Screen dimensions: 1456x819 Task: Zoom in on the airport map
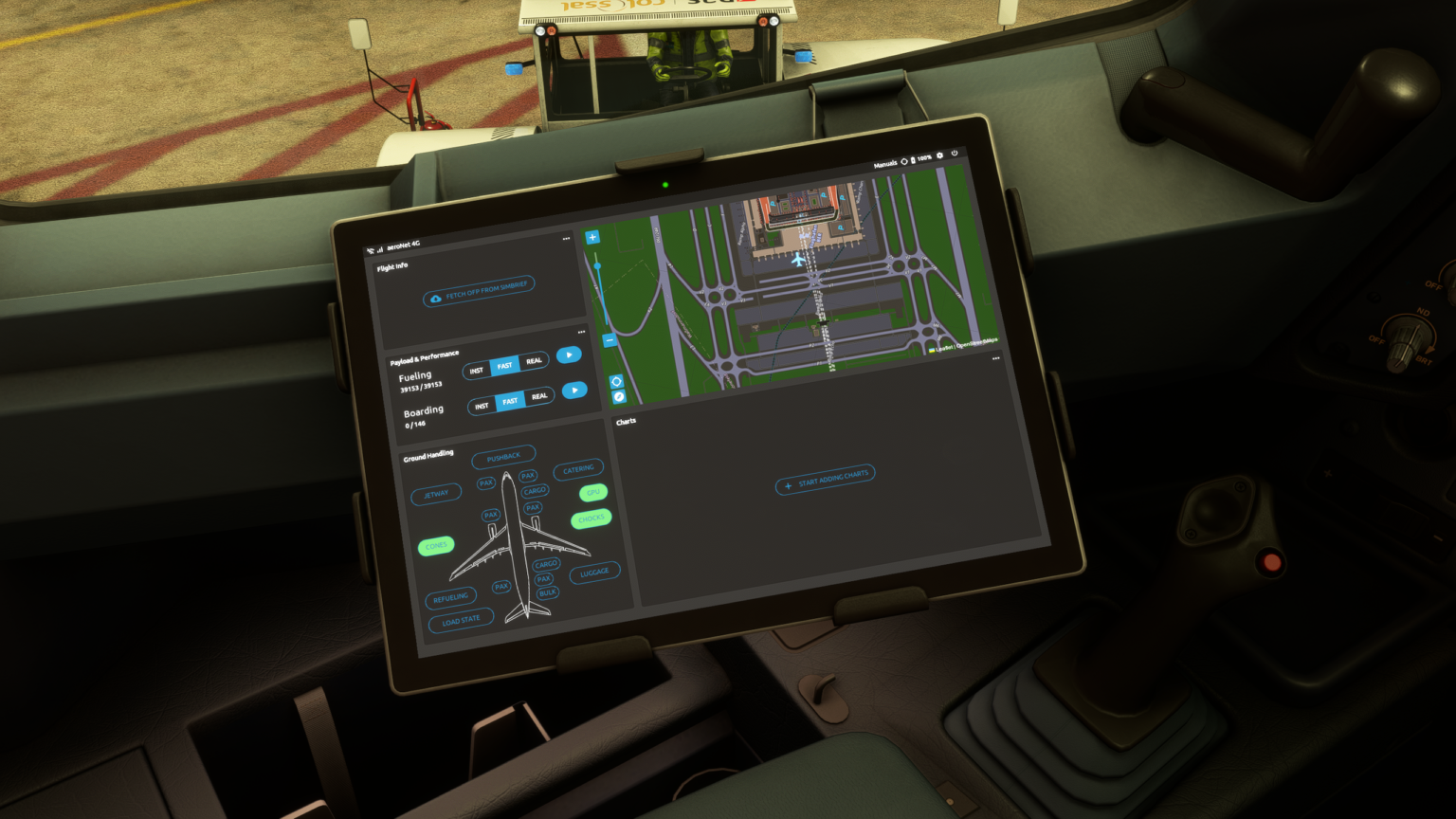click(593, 236)
